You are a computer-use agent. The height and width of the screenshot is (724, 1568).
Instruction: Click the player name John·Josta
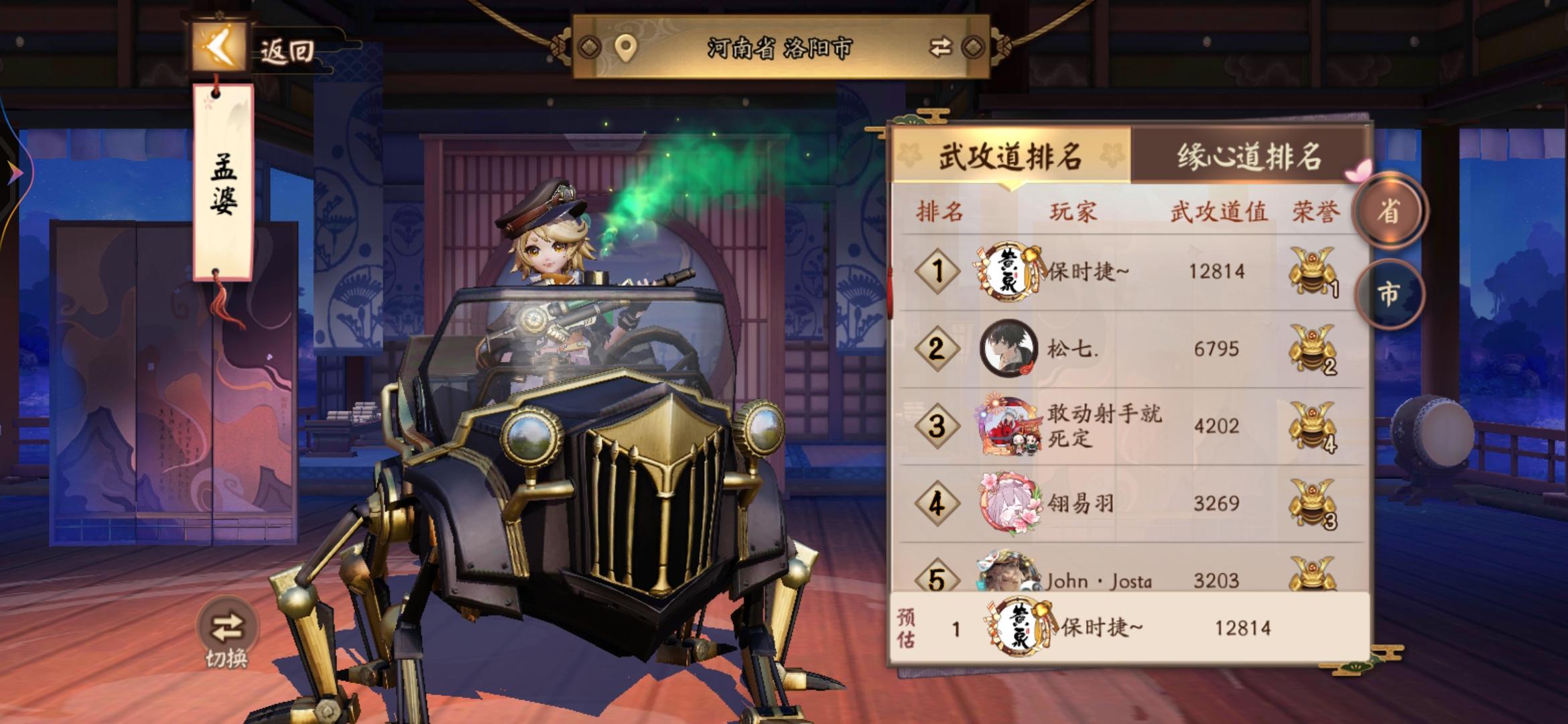(x=1099, y=581)
